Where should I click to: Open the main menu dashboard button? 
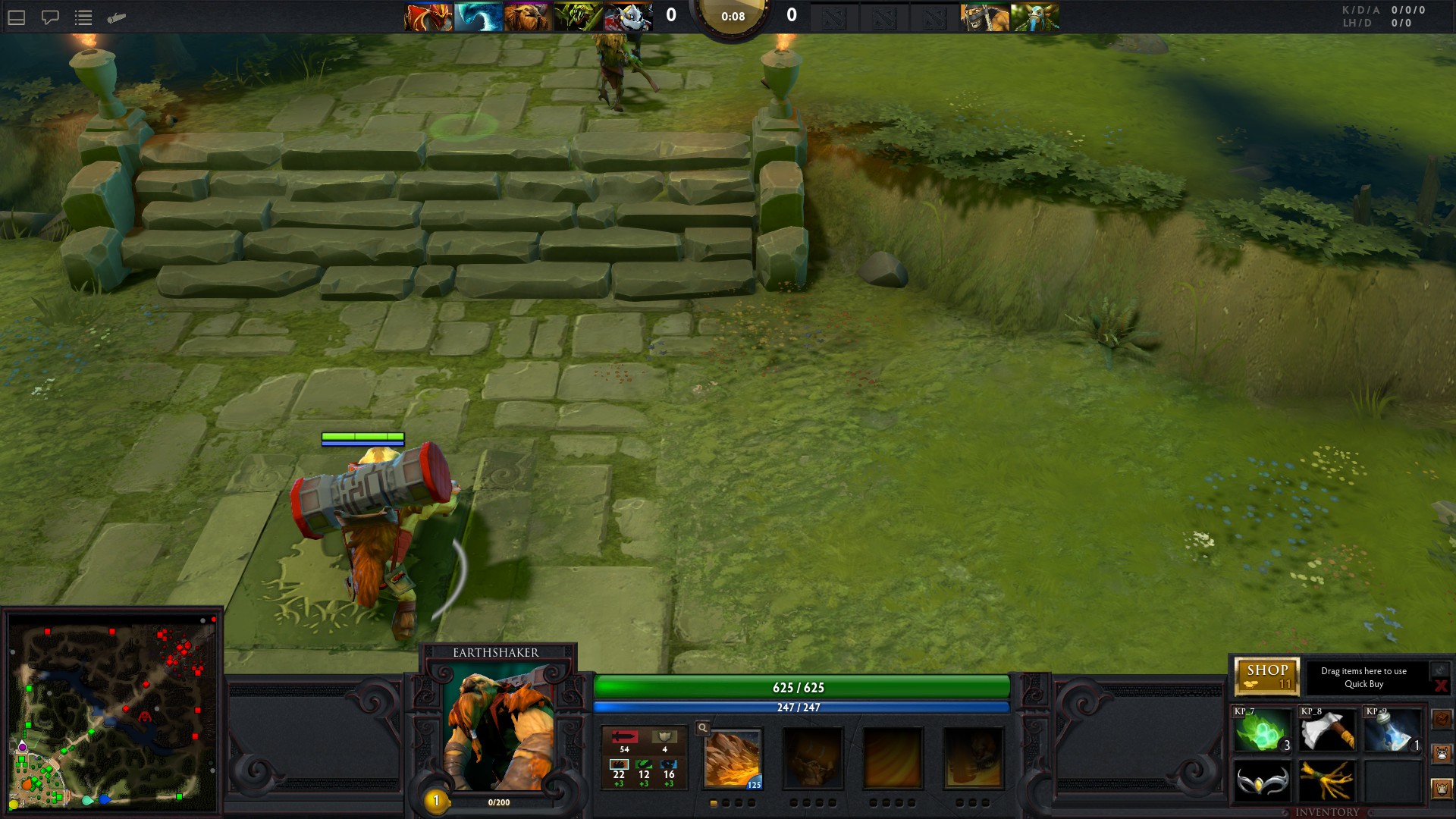click(17, 17)
